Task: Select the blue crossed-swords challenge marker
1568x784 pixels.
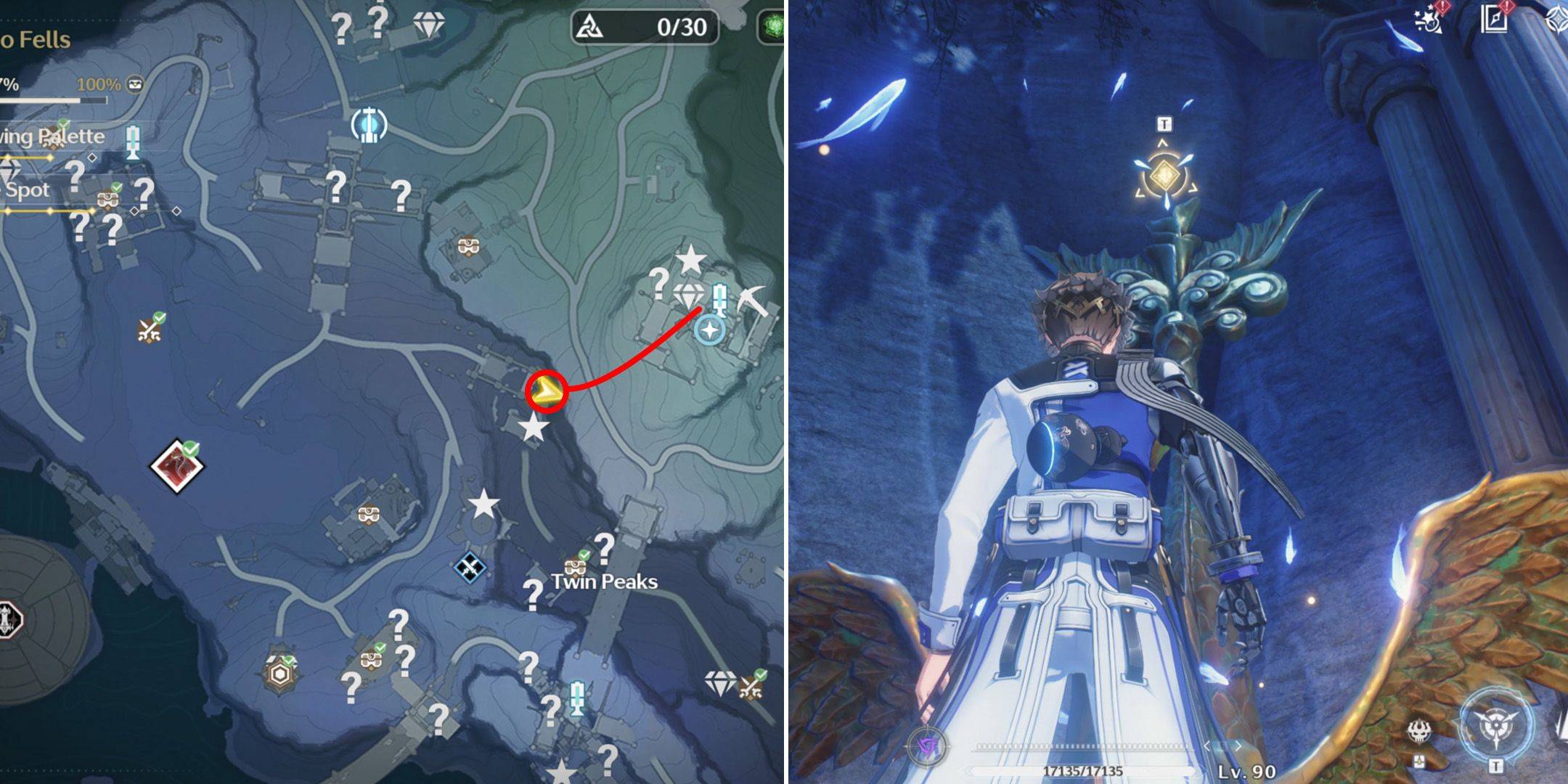Action: click(x=470, y=567)
